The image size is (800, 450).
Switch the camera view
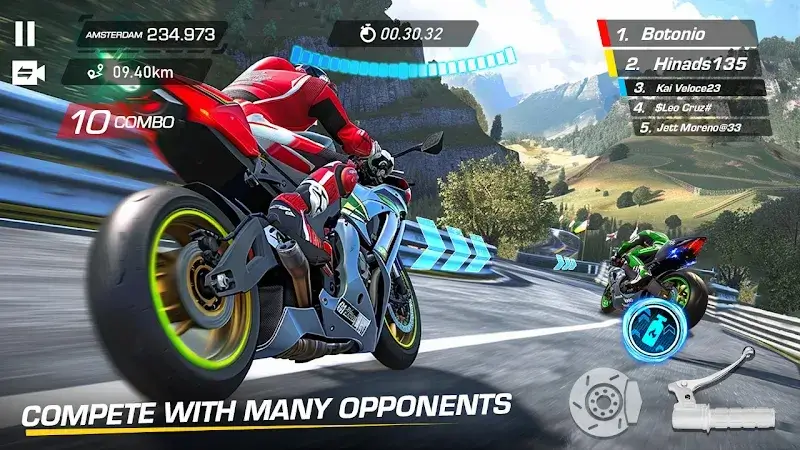pyautogui.click(x=28, y=73)
